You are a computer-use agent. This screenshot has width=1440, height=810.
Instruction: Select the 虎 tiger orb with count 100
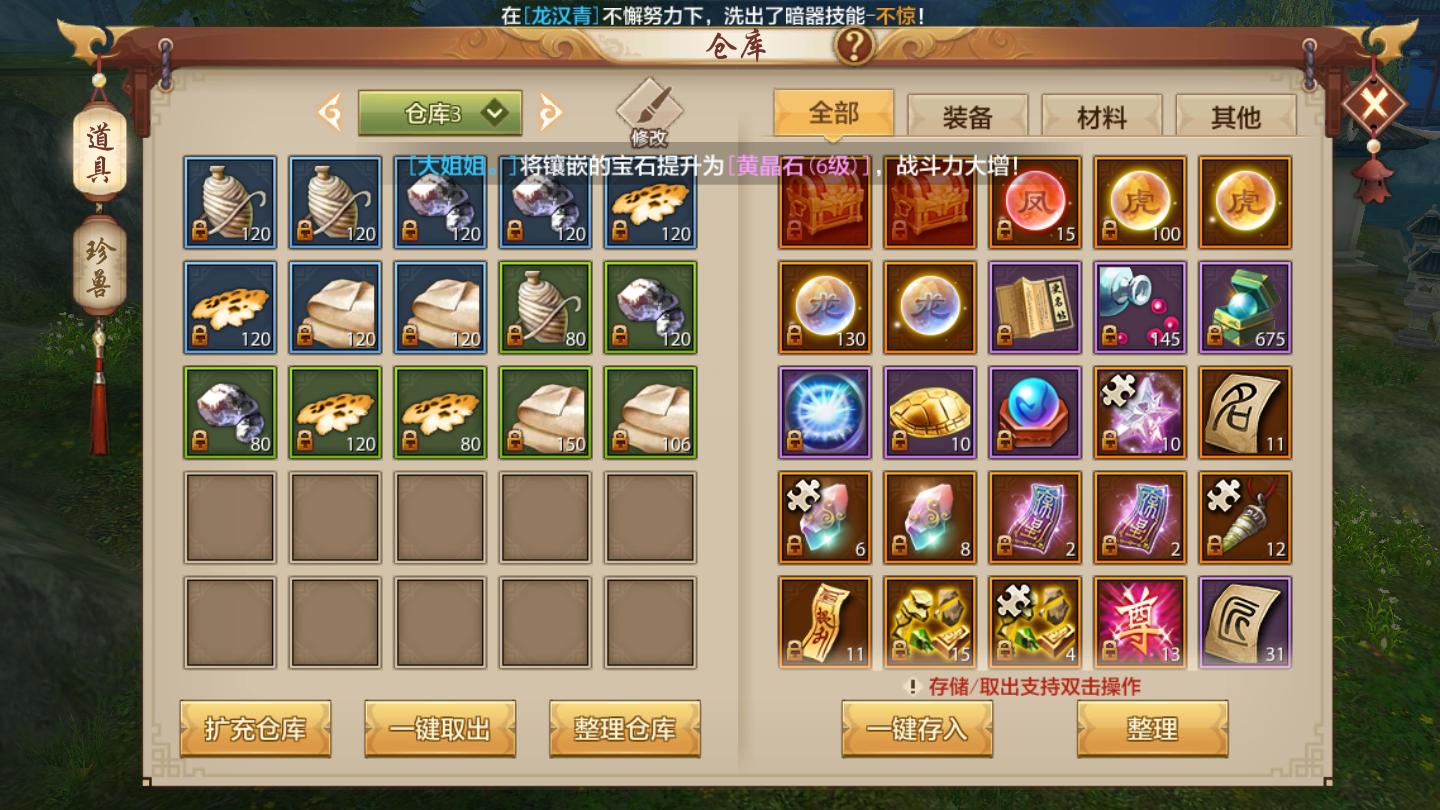1140,203
